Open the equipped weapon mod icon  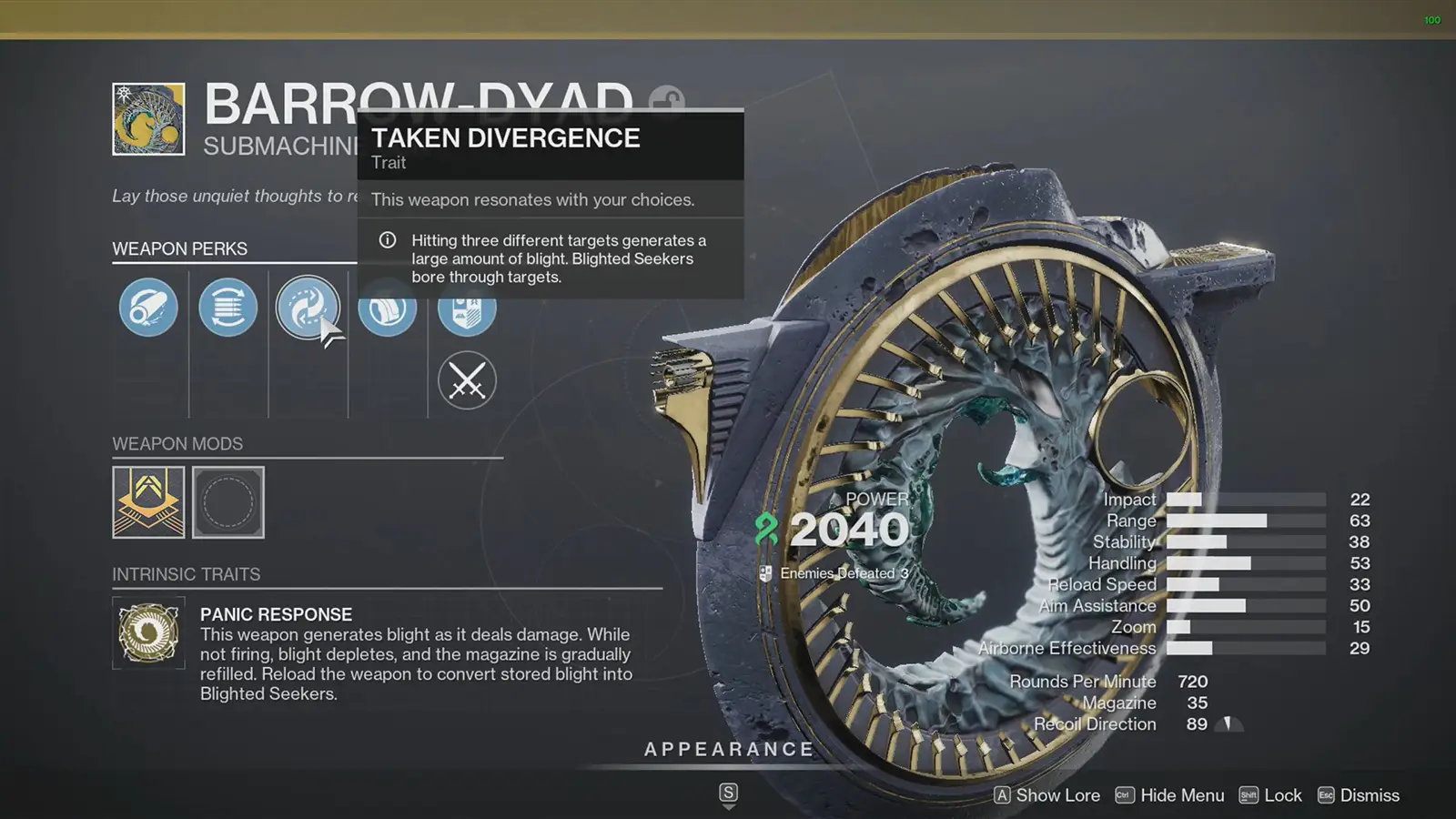click(148, 501)
